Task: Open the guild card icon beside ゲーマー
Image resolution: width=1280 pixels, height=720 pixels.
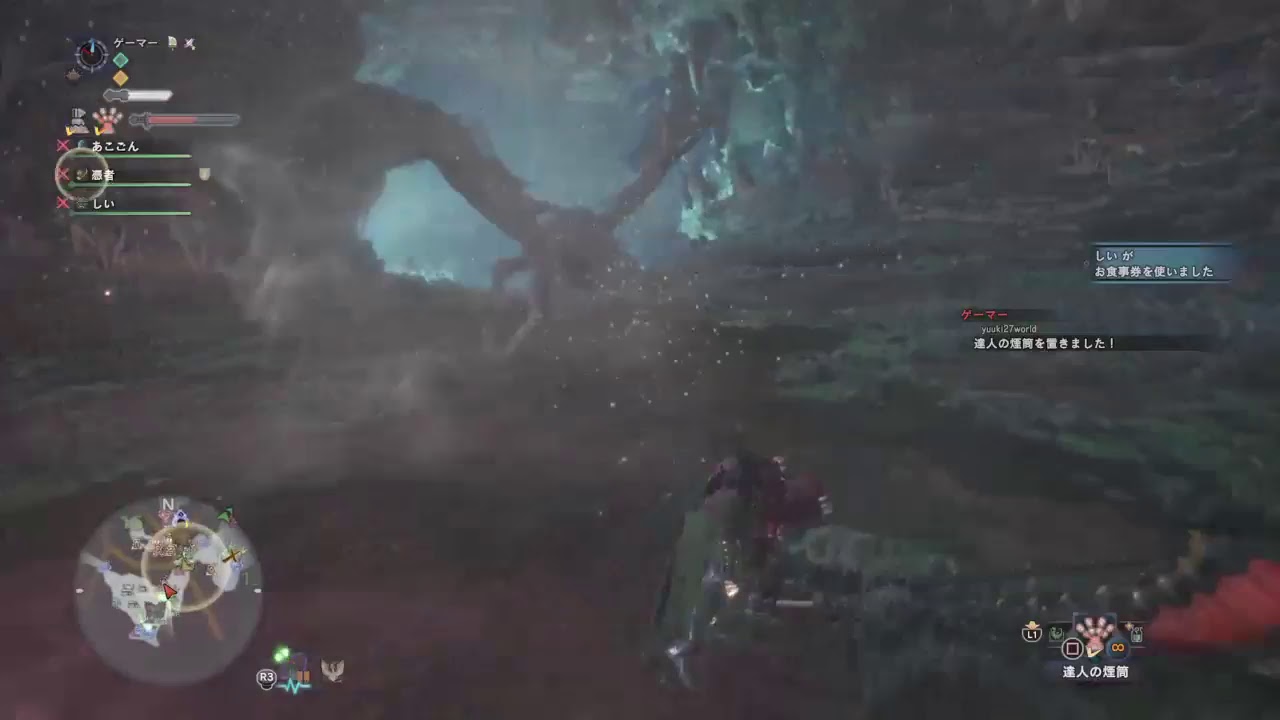Action: coord(172,42)
